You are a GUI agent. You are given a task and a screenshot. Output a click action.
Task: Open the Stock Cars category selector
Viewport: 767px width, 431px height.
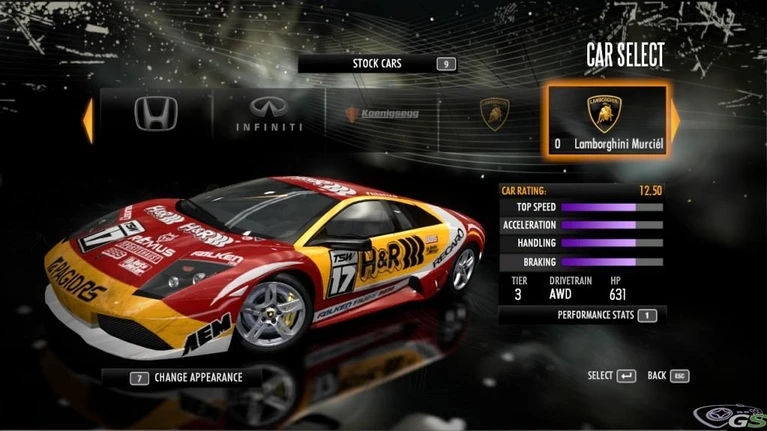379,64
